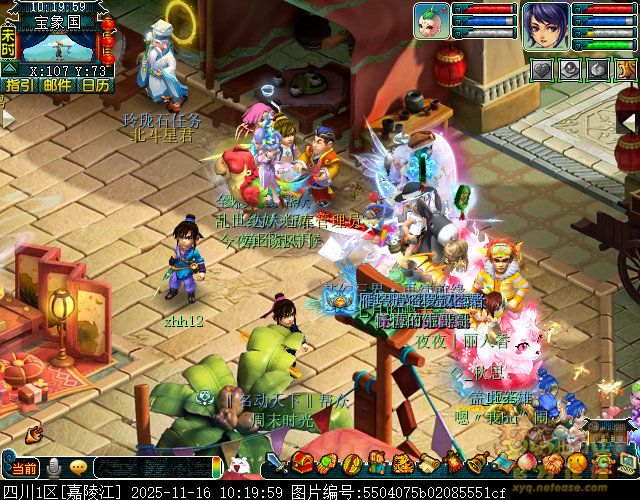Screen dimensions: 640x500
Task: Open the 指引 guide button
Action: pyautogui.click(x=18, y=85)
